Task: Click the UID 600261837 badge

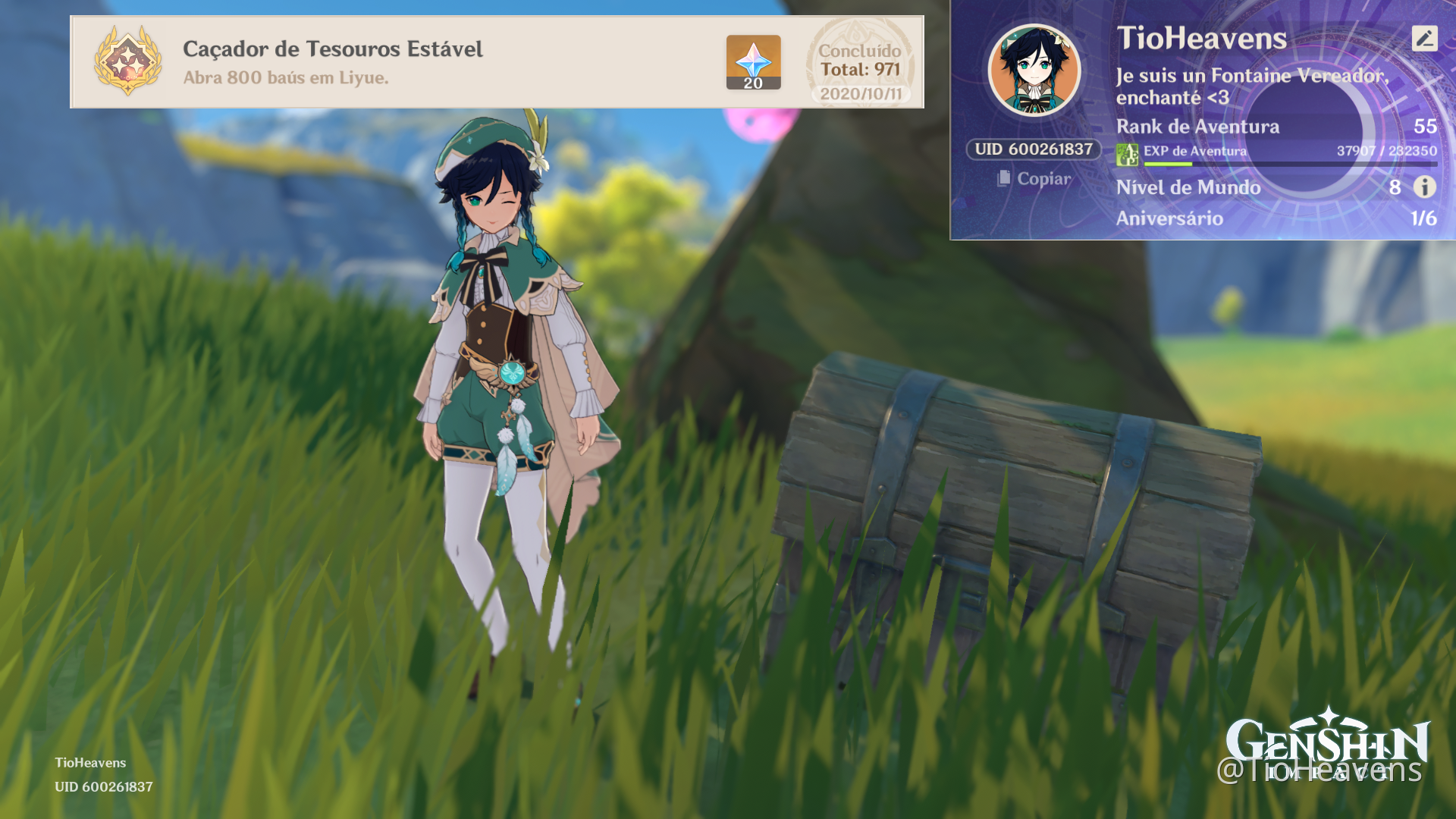Action: [x=1034, y=149]
